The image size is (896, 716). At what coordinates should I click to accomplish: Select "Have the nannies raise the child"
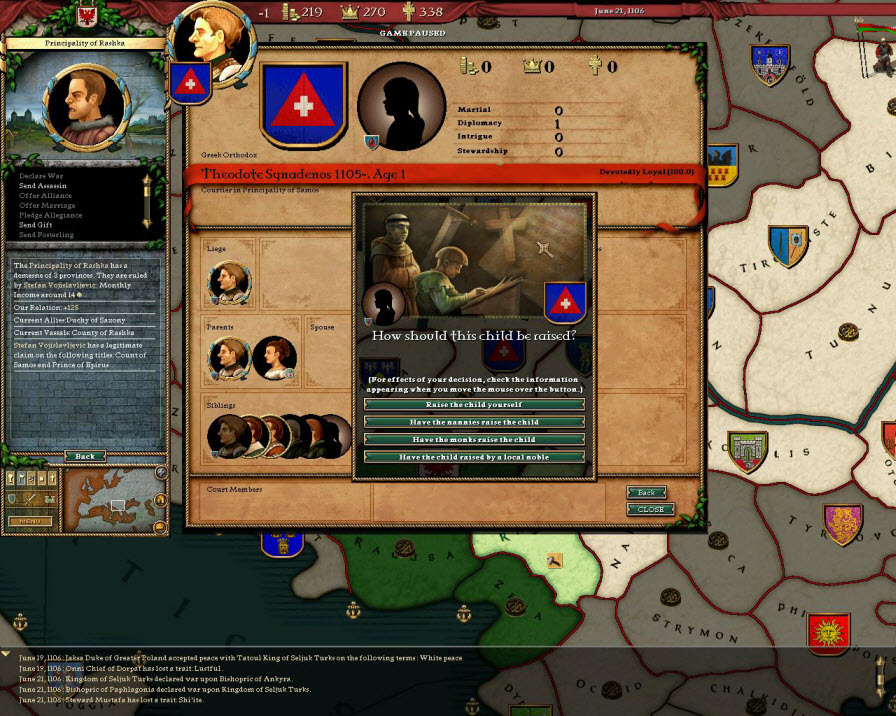(x=473, y=422)
